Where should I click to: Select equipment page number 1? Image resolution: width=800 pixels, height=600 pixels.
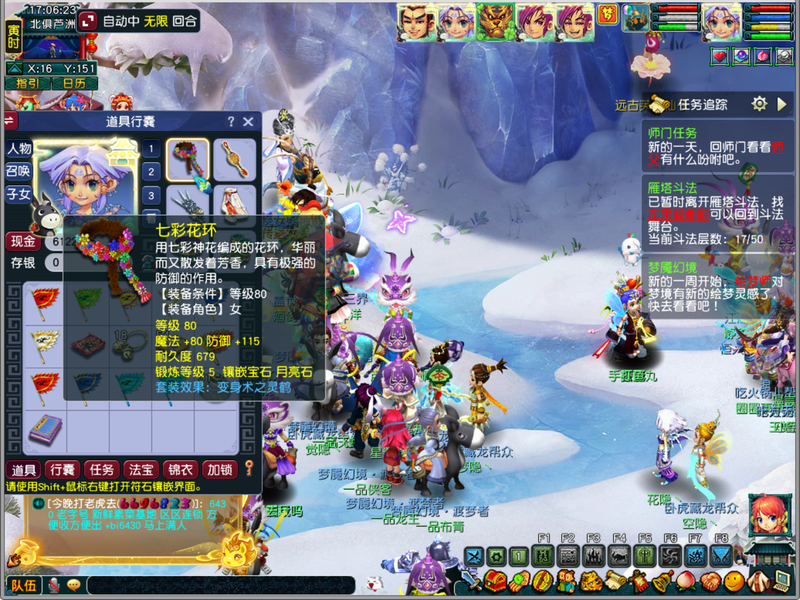click(x=151, y=150)
